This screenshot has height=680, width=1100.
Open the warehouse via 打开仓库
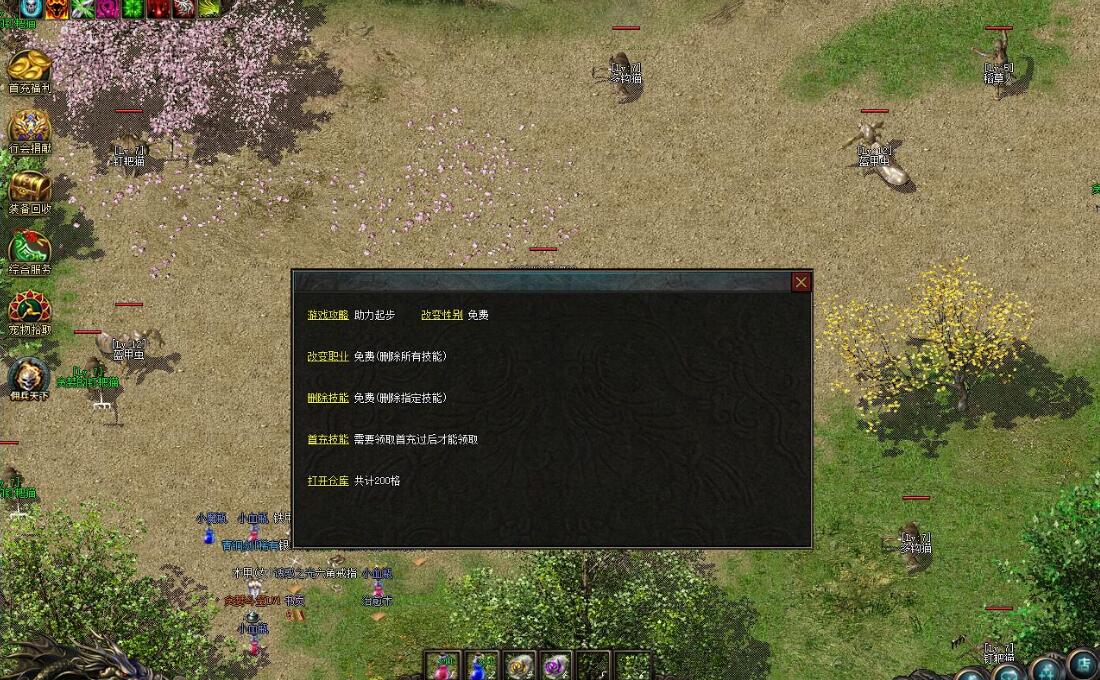(x=328, y=481)
